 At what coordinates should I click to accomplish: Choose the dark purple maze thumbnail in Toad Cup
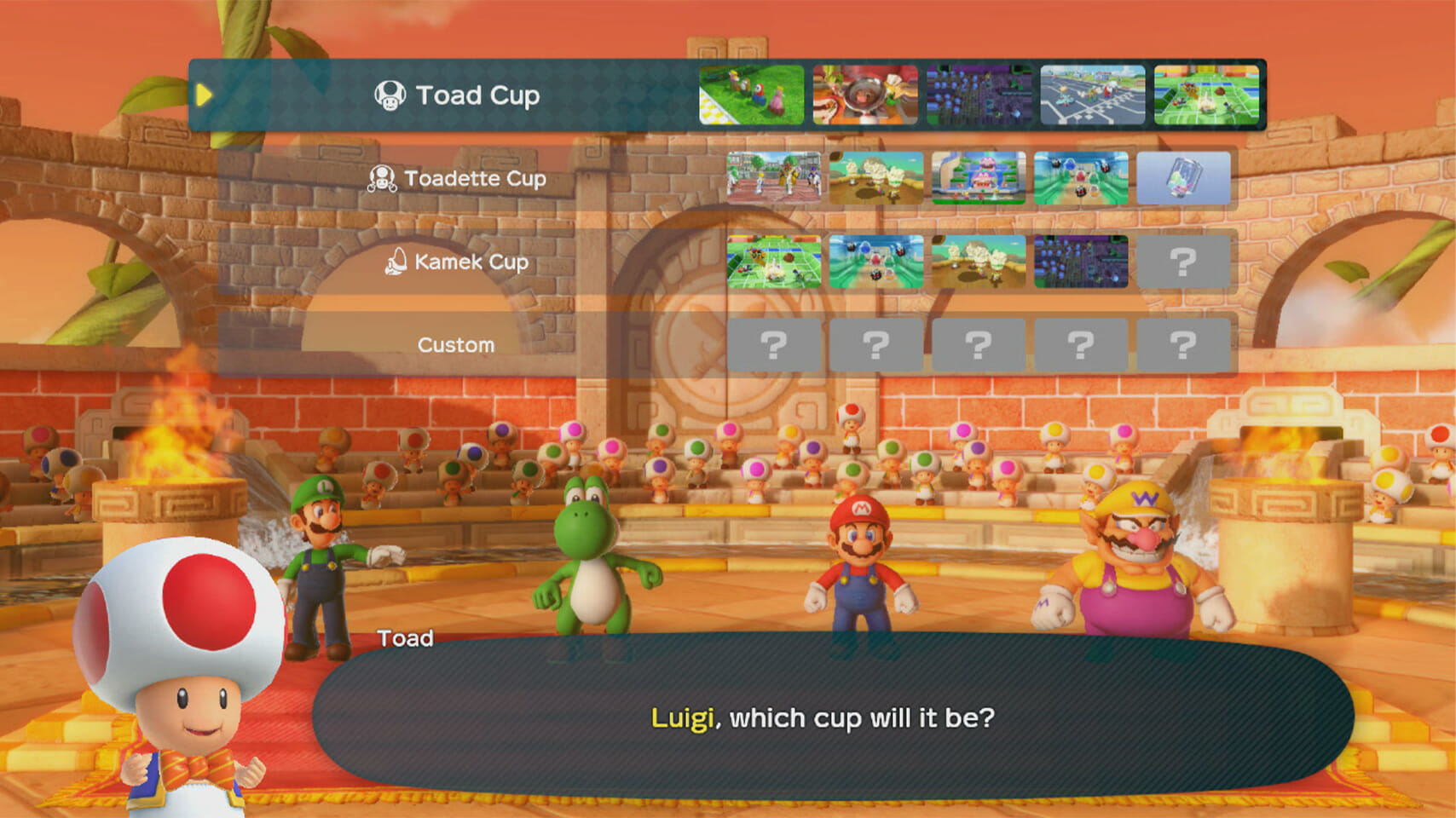click(x=979, y=95)
